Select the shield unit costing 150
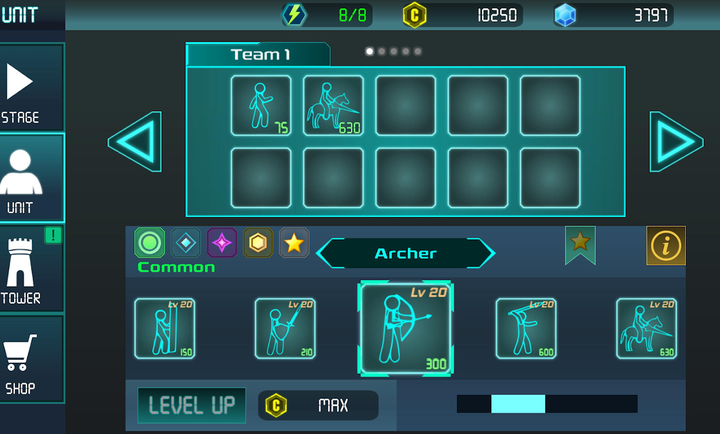 tap(165, 328)
